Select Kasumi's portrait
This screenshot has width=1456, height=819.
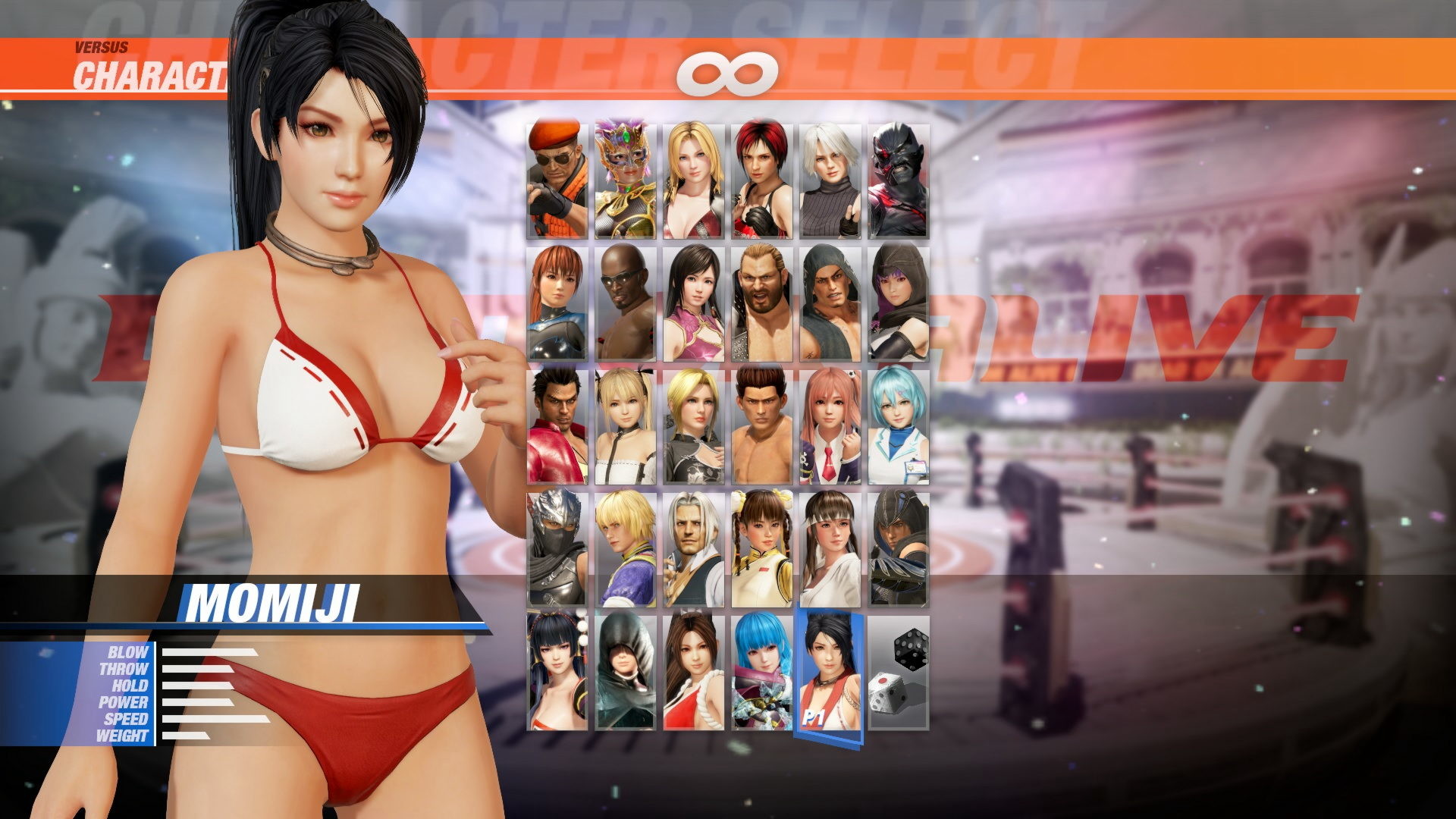coord(557,303)
